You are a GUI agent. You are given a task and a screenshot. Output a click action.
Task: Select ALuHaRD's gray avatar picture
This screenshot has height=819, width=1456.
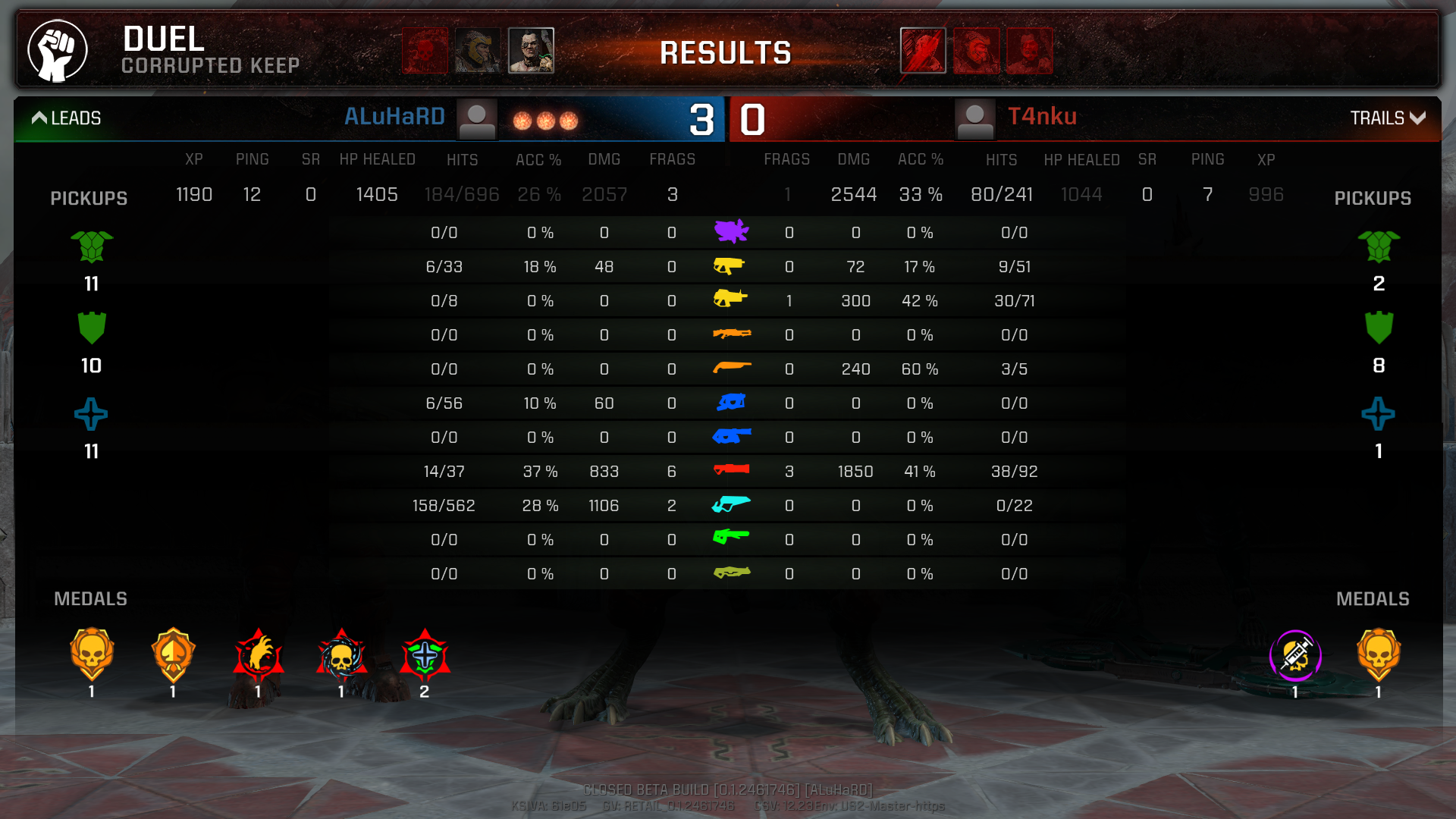coord(477,119)
